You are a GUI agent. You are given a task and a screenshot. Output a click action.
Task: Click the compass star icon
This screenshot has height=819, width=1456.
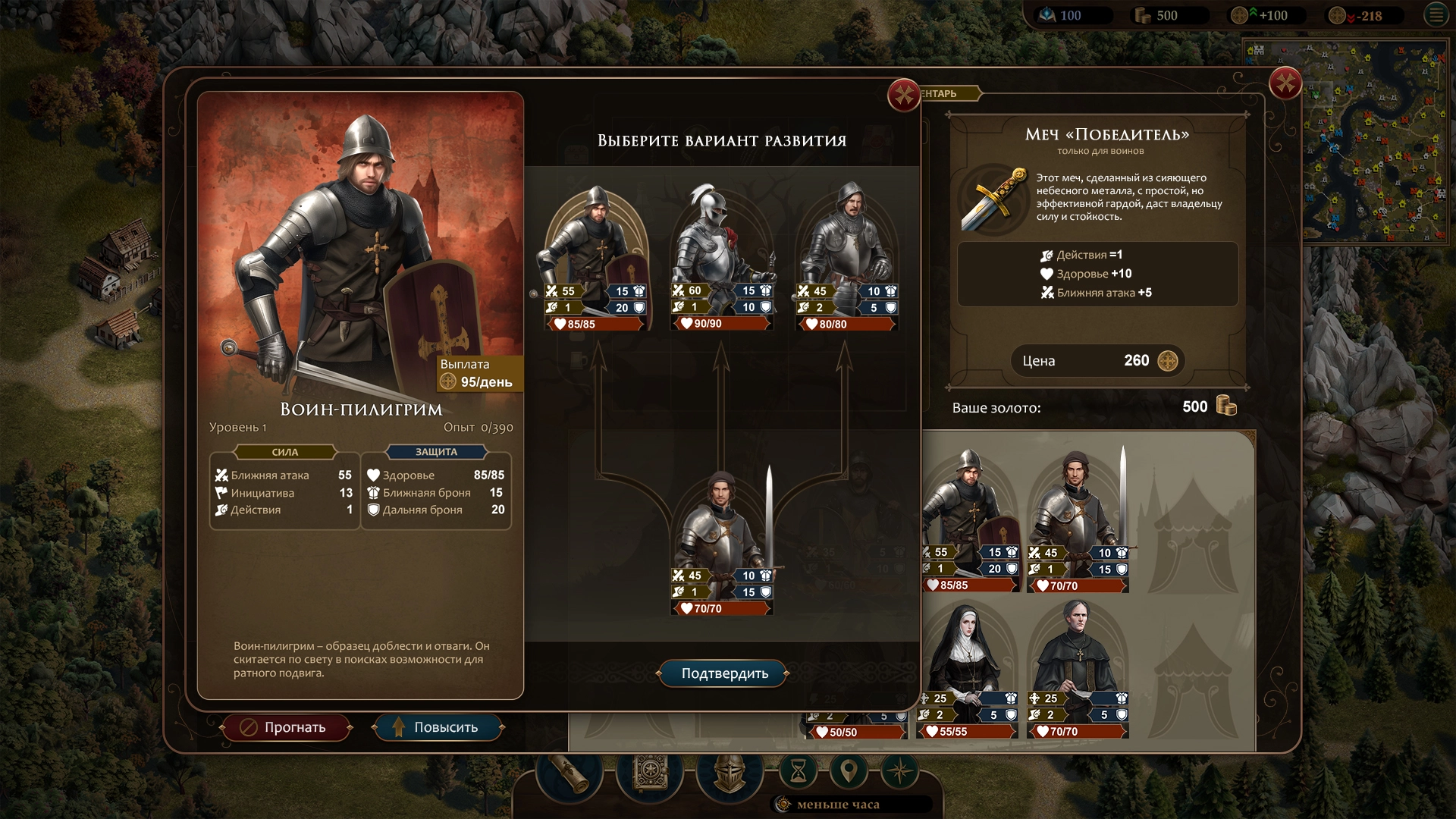(x=900, y=772)
